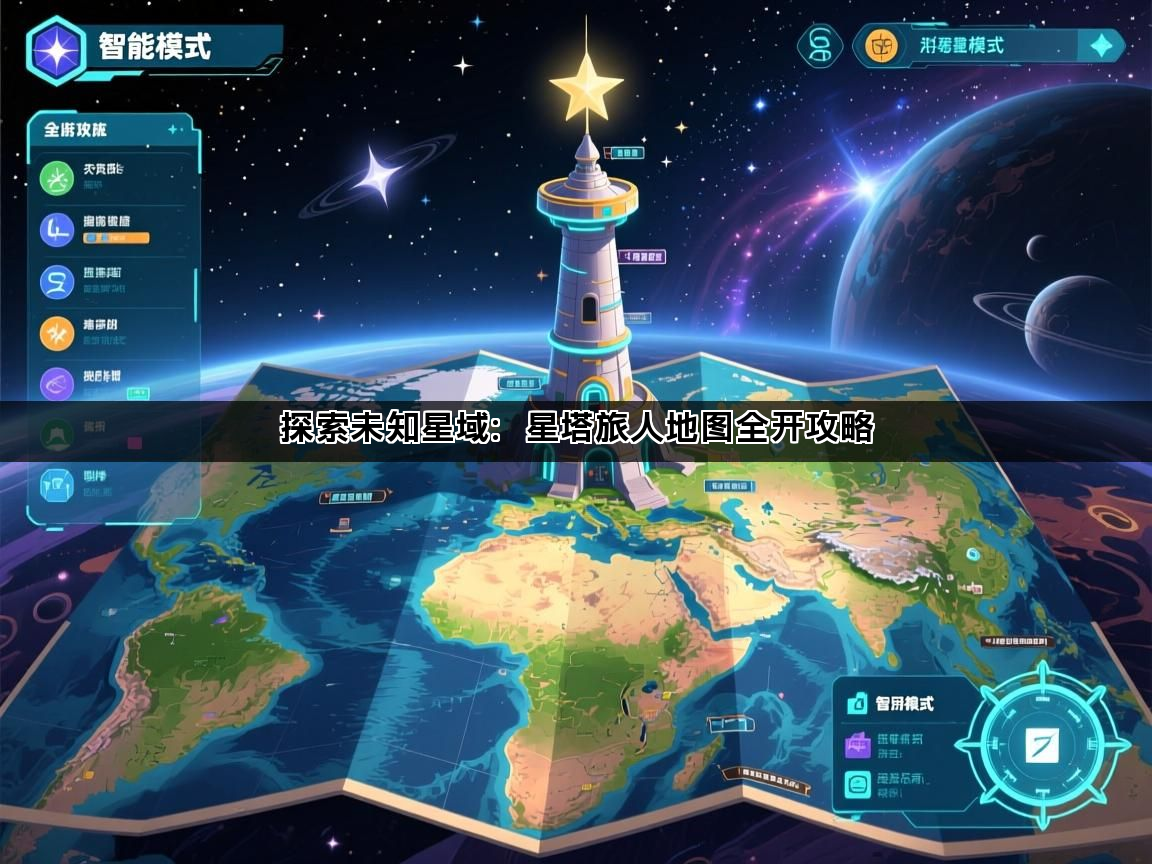The image size is (1152, 864).
Task: Select the purple round icon in the side list
Action: coord(57,384)
